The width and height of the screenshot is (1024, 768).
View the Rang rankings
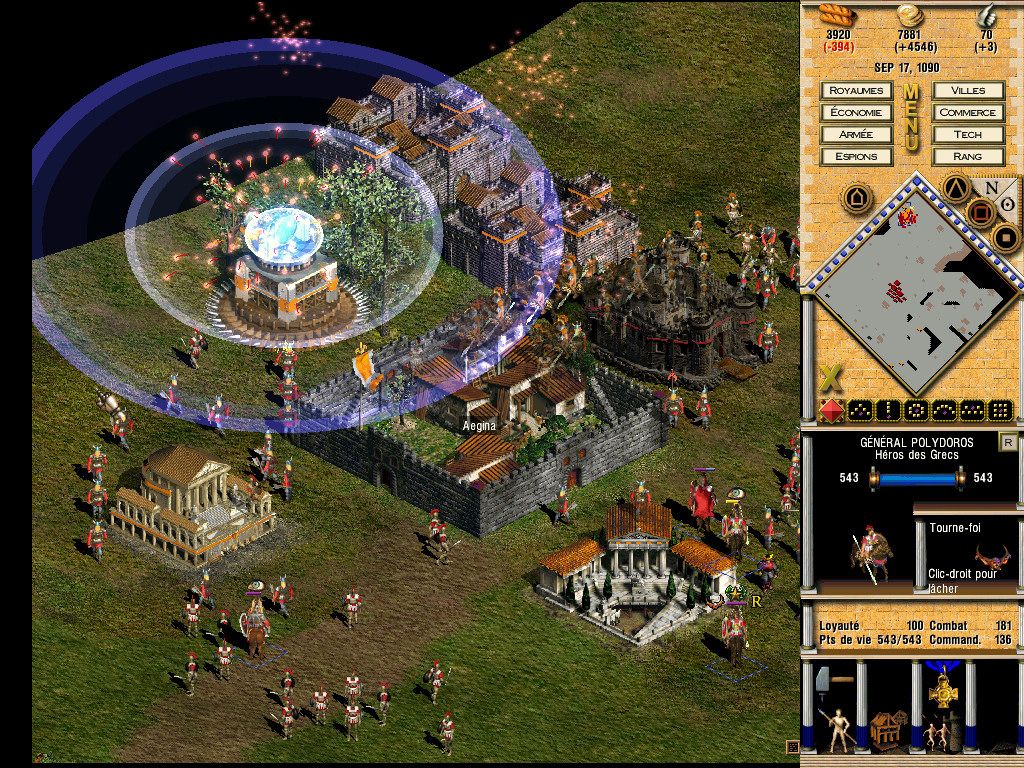pyautogui.click(x=968, y=157)
